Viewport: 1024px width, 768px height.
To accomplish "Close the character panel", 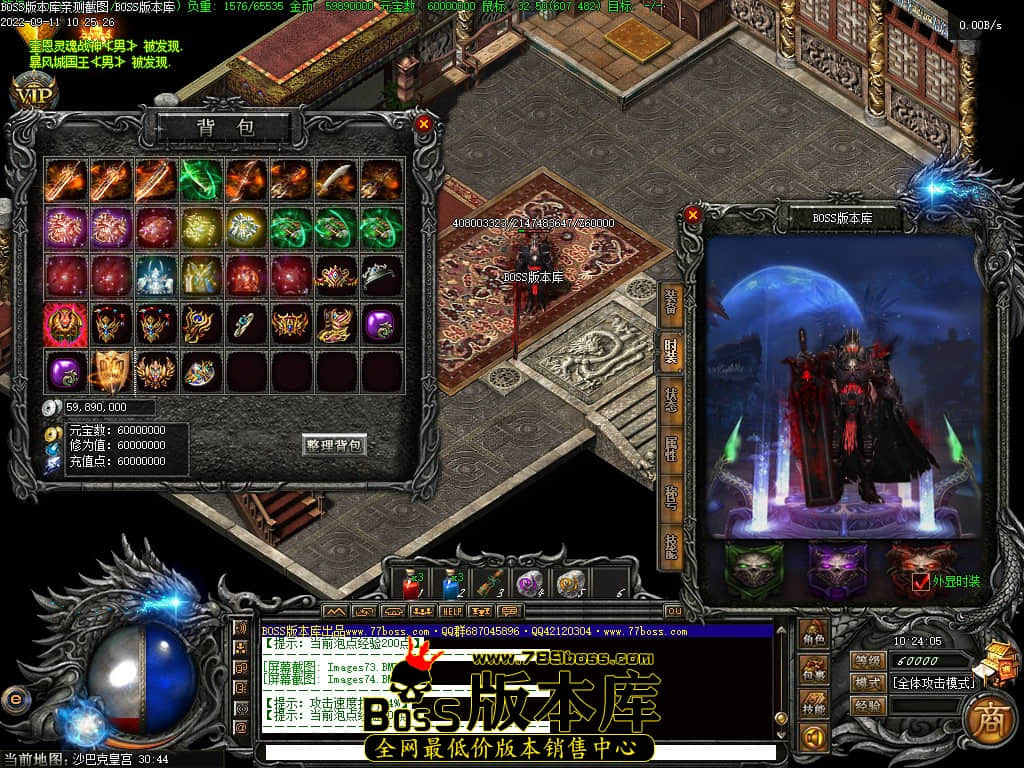I will click(x=693, y=214).
